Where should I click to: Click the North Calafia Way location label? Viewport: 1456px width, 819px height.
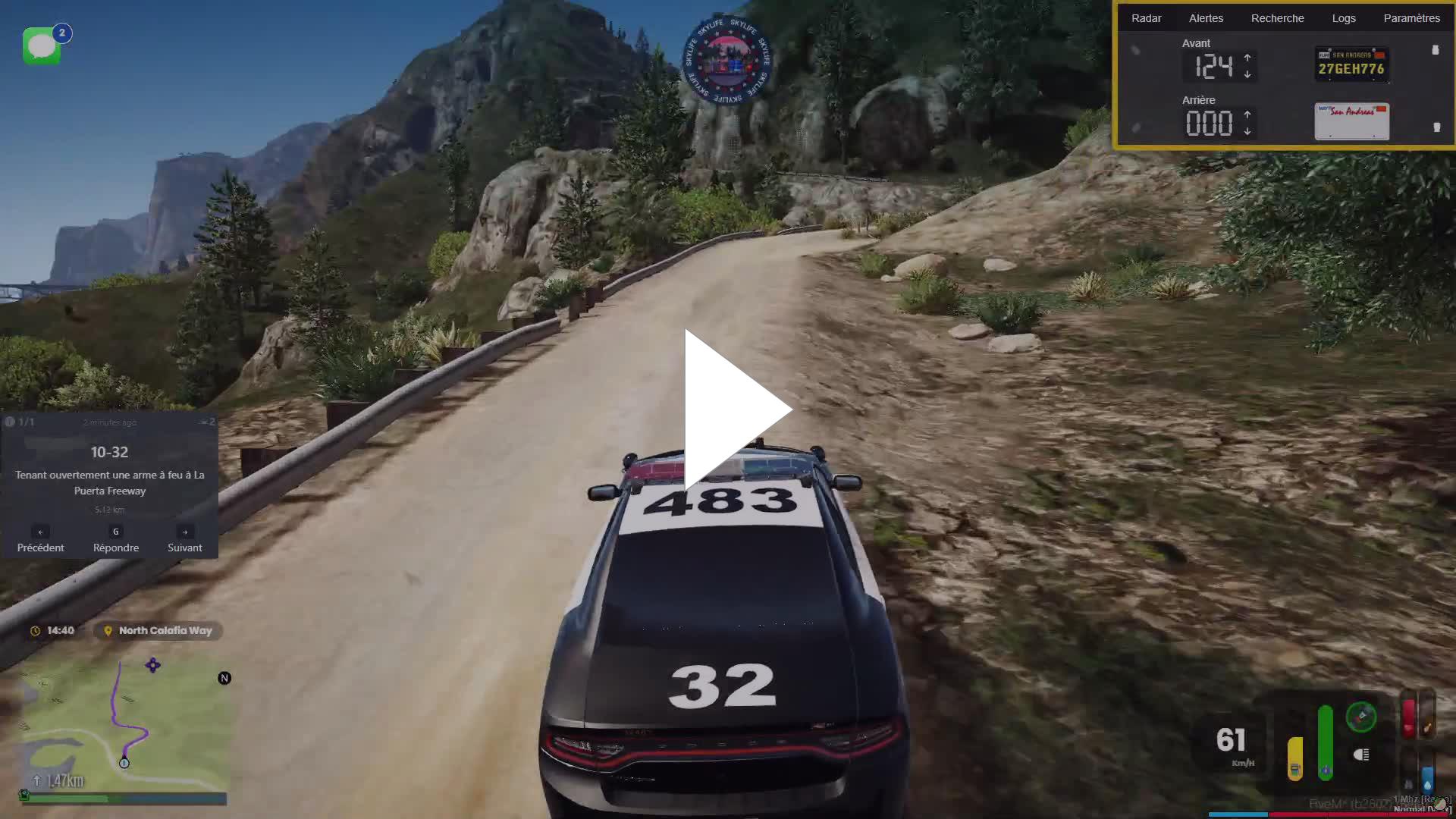pos(158,630)
